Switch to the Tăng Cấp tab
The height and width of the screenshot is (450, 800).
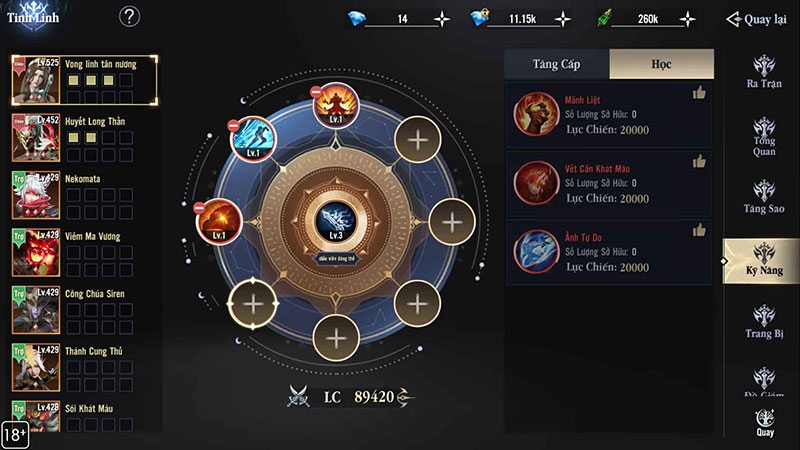pyautogui.click(x=556, y=64)
